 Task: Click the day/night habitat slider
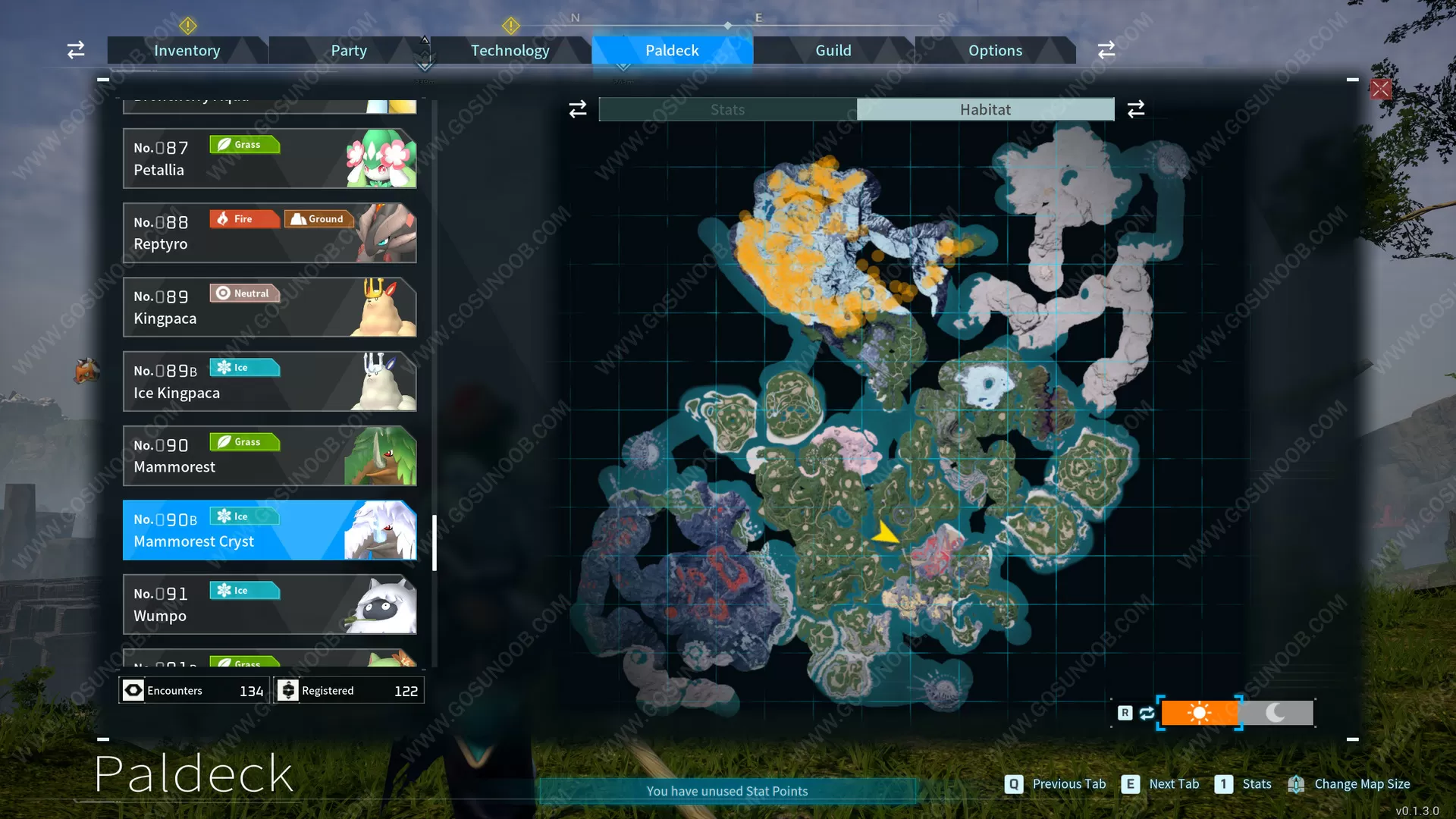1236,713
